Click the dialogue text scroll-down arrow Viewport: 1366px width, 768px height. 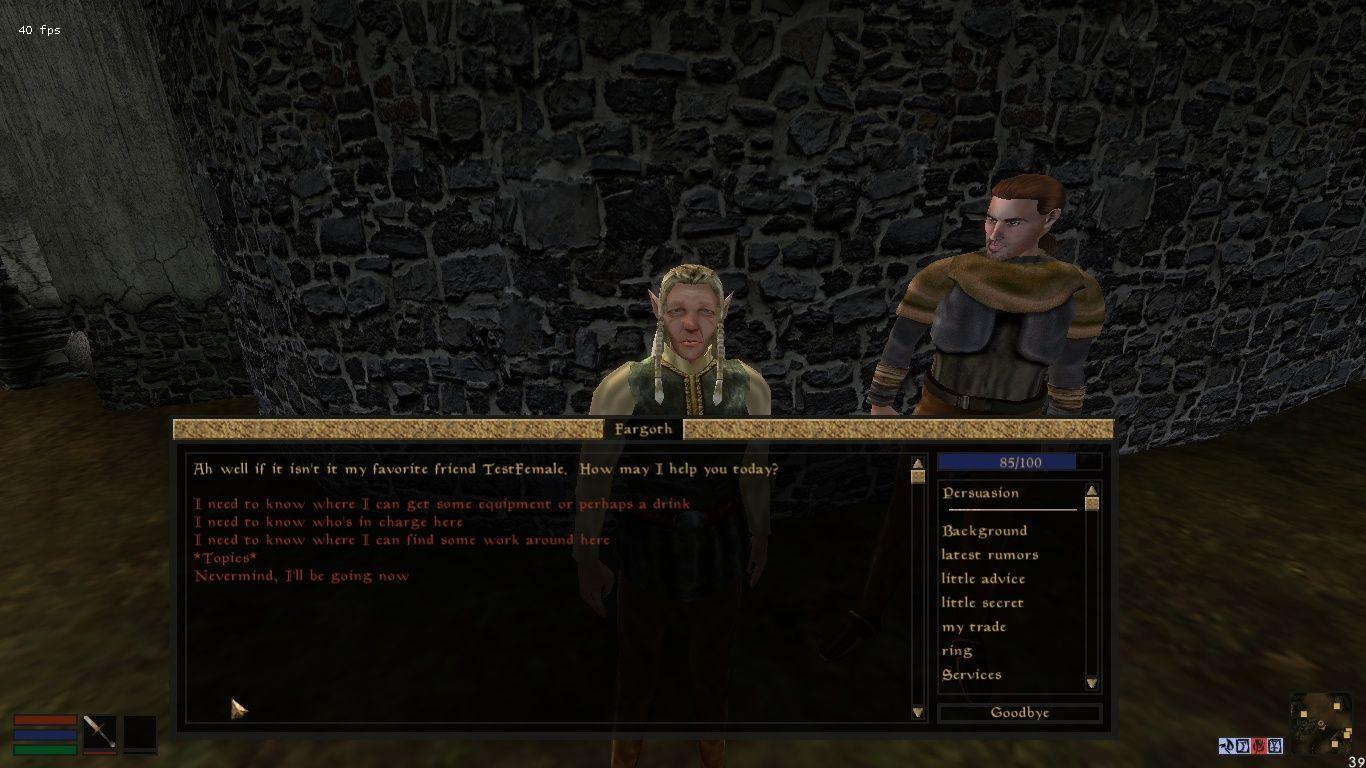918,712
